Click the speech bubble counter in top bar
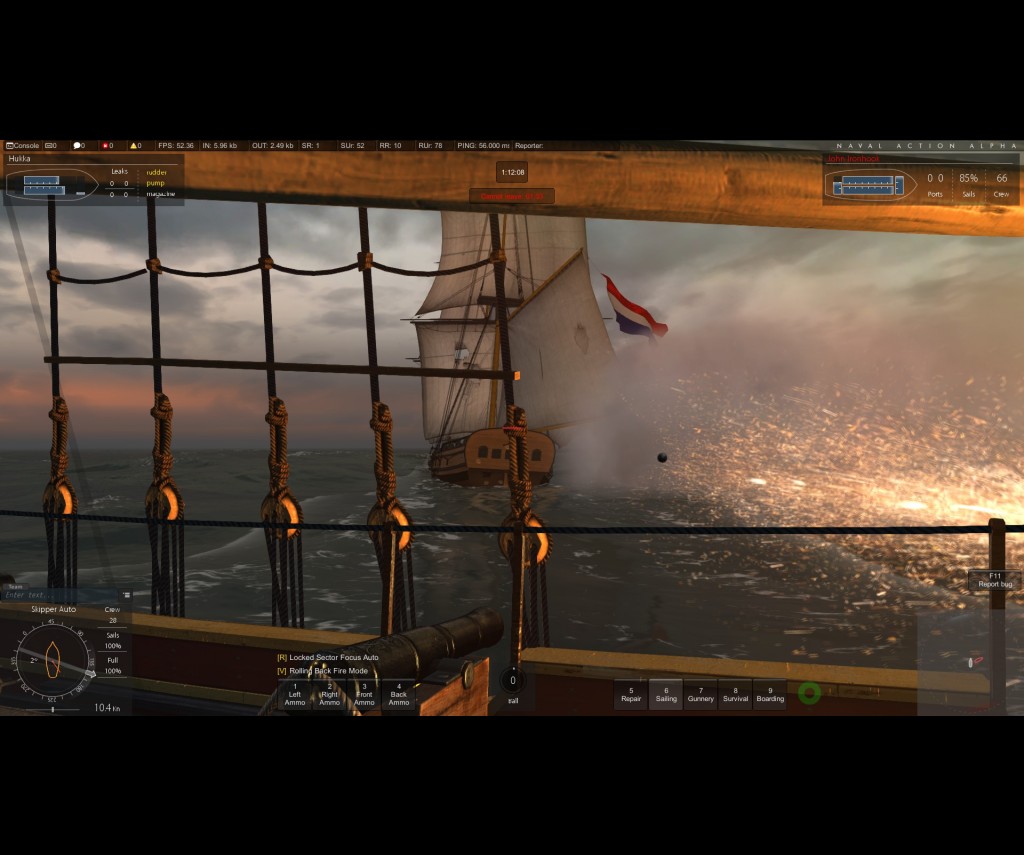Viewport: 1024px width, 855px height. (x=78, y=146)
